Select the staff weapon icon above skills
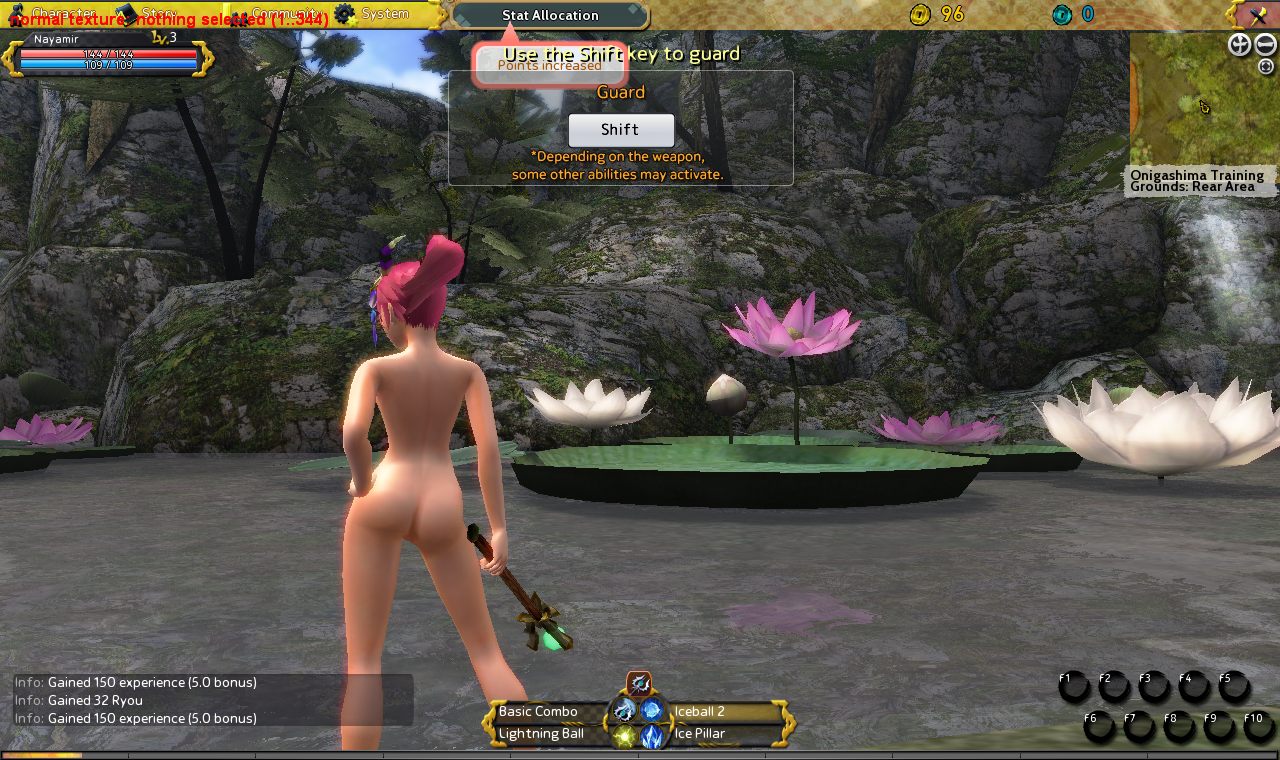 639,684
